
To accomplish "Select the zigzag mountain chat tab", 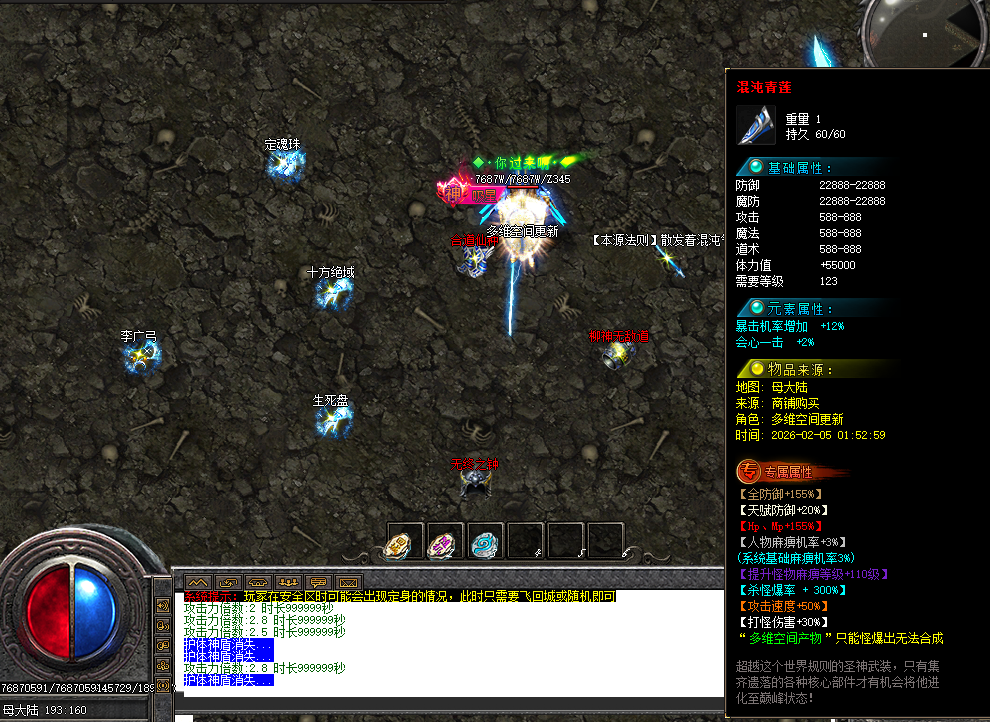I will [197, 581].
